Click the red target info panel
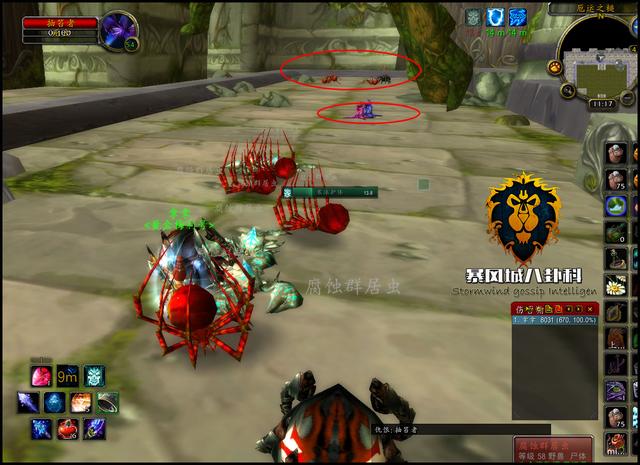Screen dimensions: 640x465 (554, 447)
